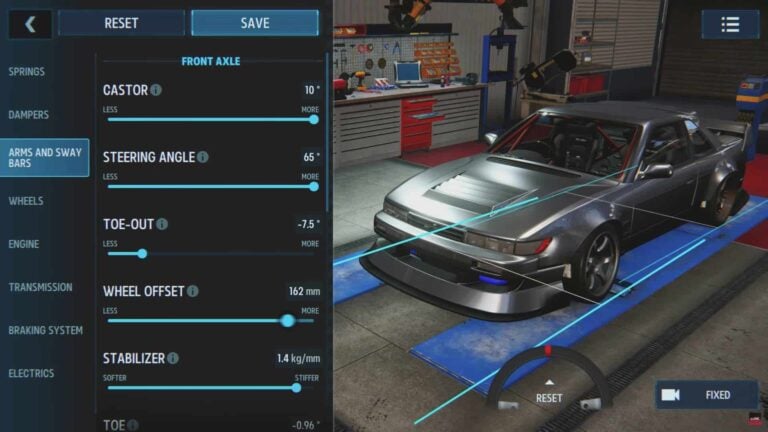Click the Toe-Out slider
The width and height of the screenshot is (768, 432).
(x=210, y=253)
